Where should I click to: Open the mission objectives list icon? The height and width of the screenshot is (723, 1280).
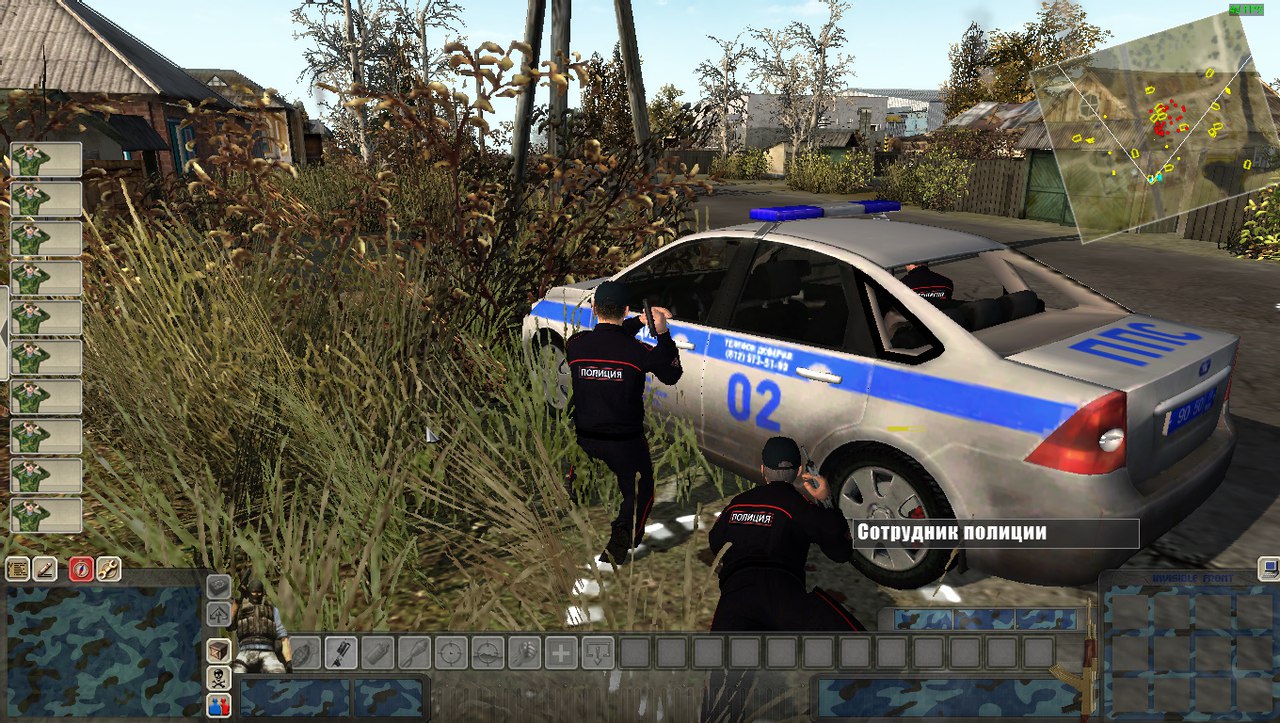pyautogui.click(x=18, y=569)
